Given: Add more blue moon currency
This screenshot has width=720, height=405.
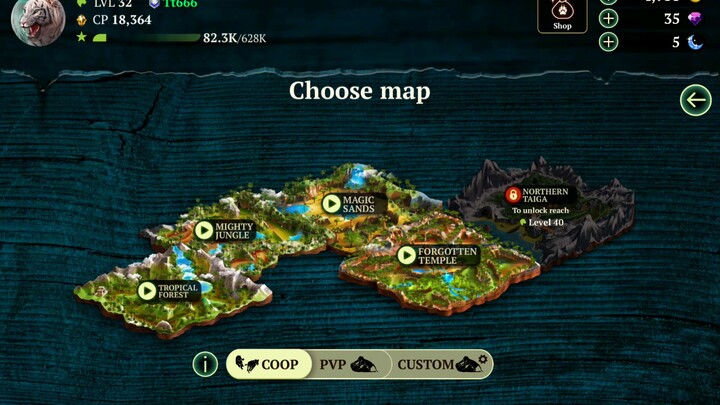Looking at the screenshot, I should point(609,42).
